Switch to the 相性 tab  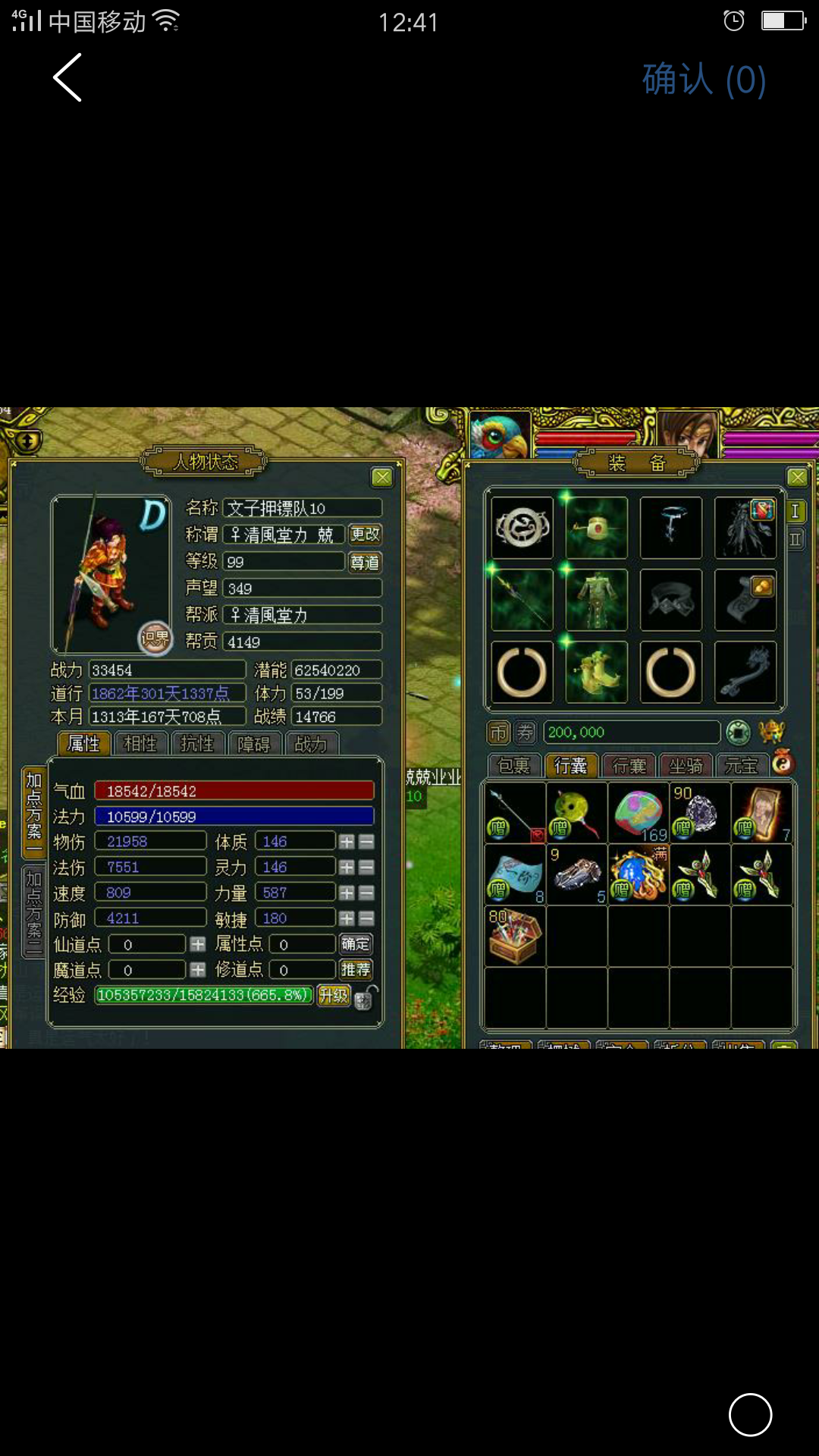tap(141, 744)
